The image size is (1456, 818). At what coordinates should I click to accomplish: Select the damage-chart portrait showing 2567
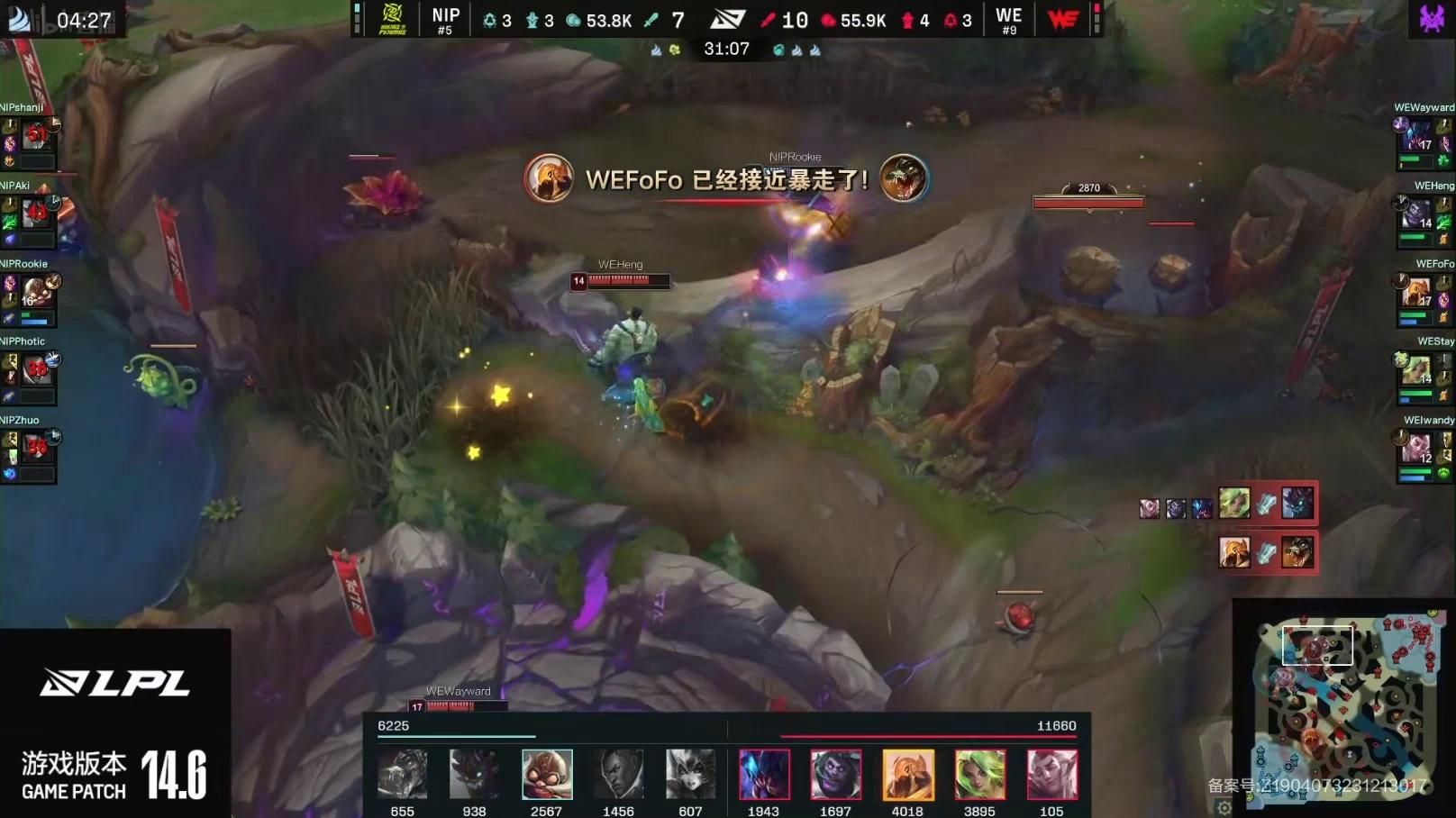(x=546, y=775)
